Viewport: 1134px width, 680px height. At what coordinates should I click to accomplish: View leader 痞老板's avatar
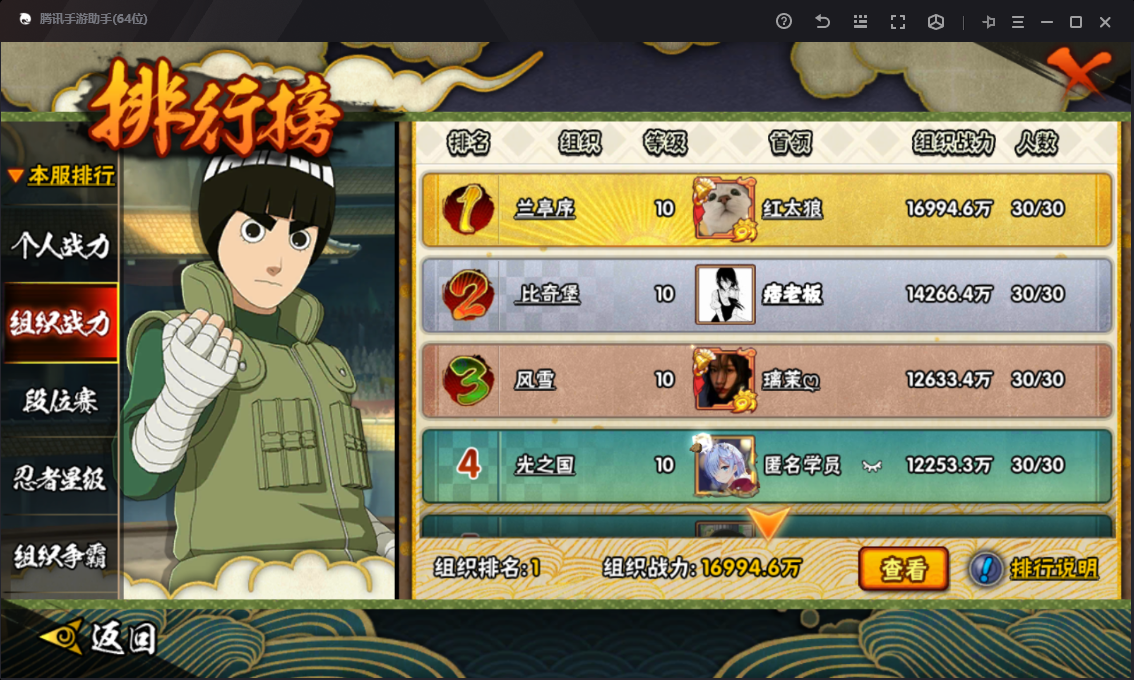725,294
